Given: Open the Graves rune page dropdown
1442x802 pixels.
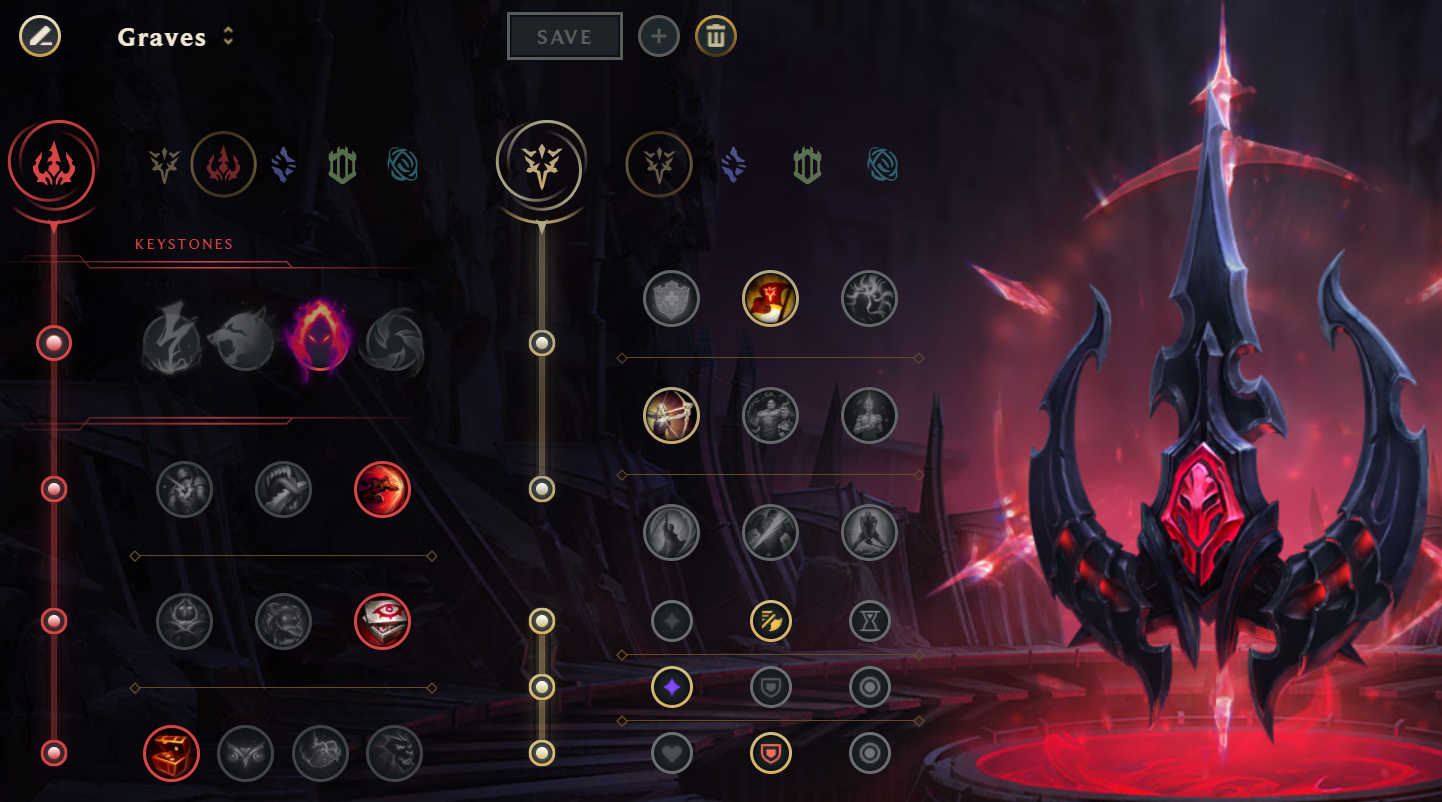Looking at the screenshot, I should [228, 37].
